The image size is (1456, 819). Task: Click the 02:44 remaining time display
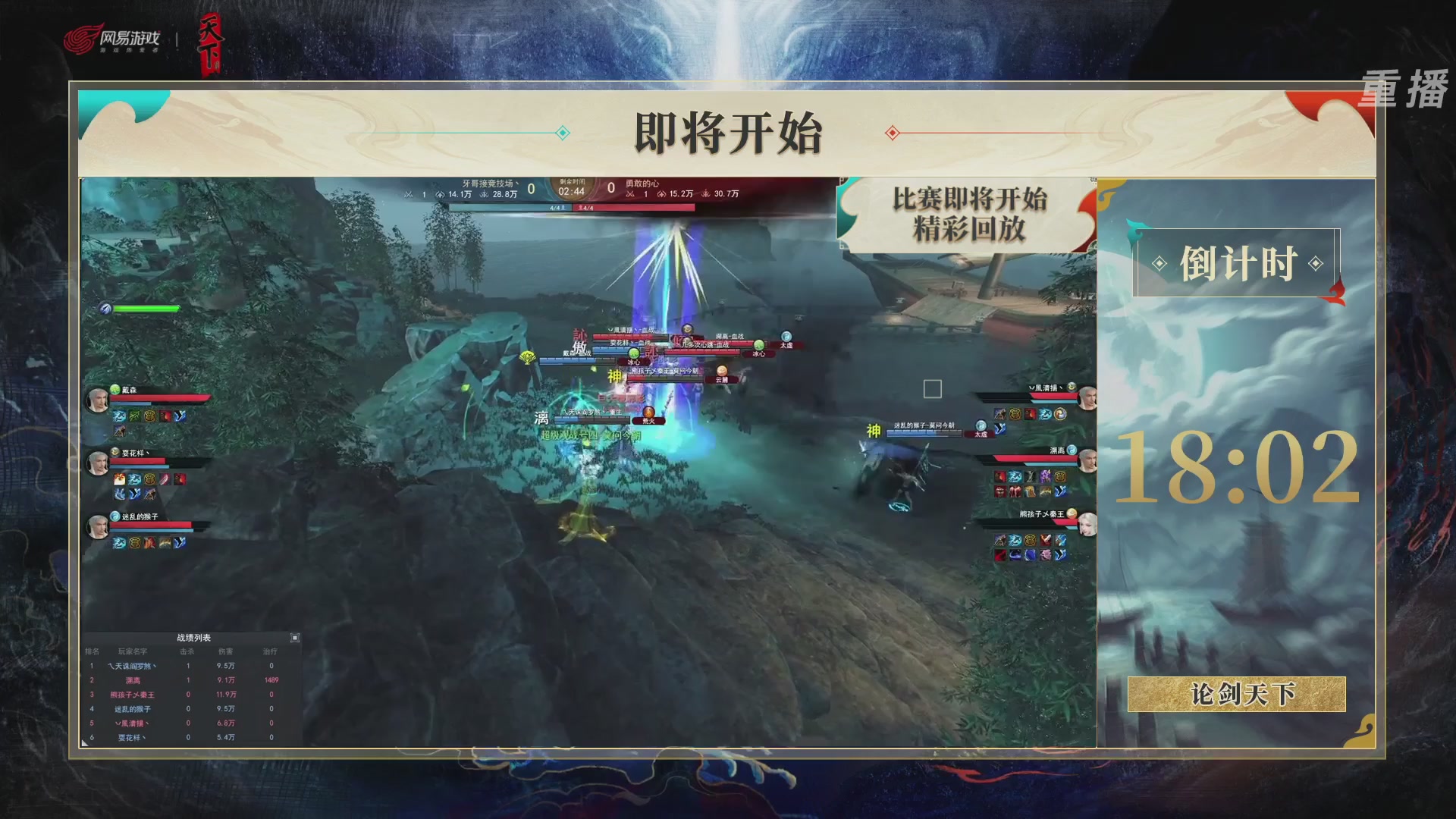572,190
